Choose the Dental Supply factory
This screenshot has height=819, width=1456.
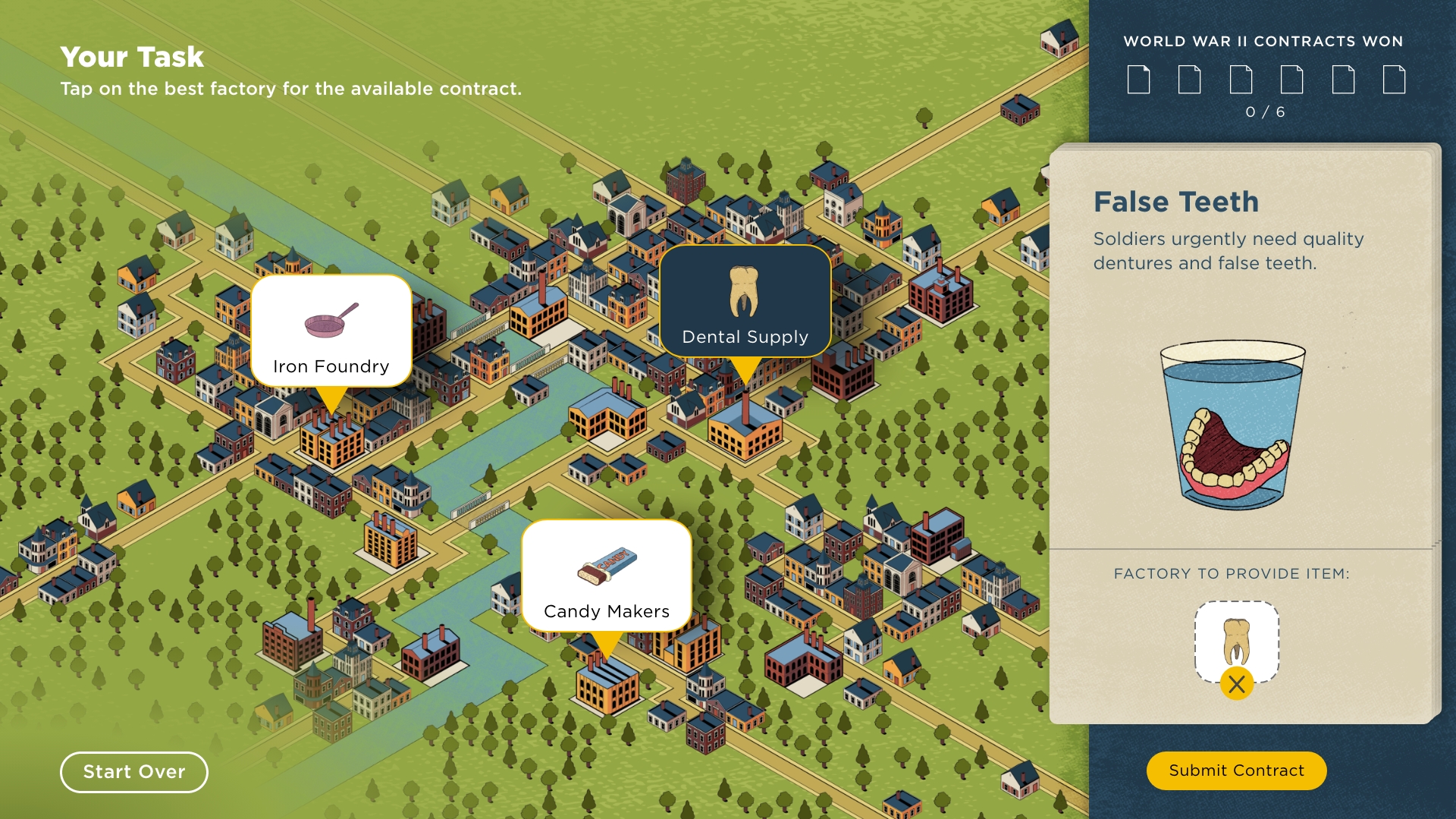[745, 302]
